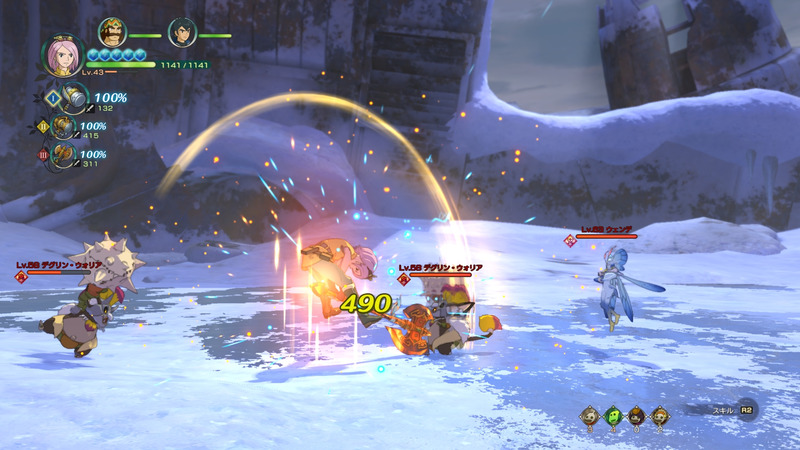Choose the golden weapon in slot II
The image size is (800, 450).
[x=65, y=127]
